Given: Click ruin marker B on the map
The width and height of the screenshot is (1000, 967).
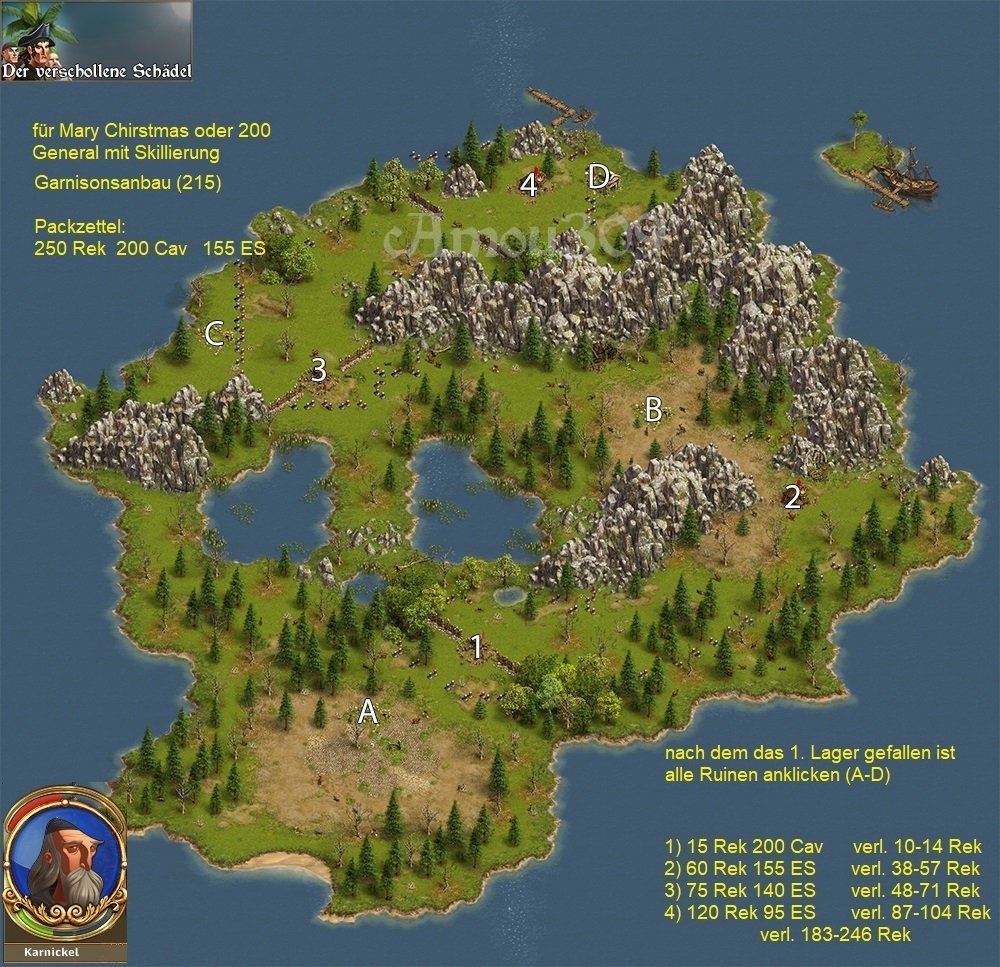Looking at the screenshot, I should click(x=653, y=409).
